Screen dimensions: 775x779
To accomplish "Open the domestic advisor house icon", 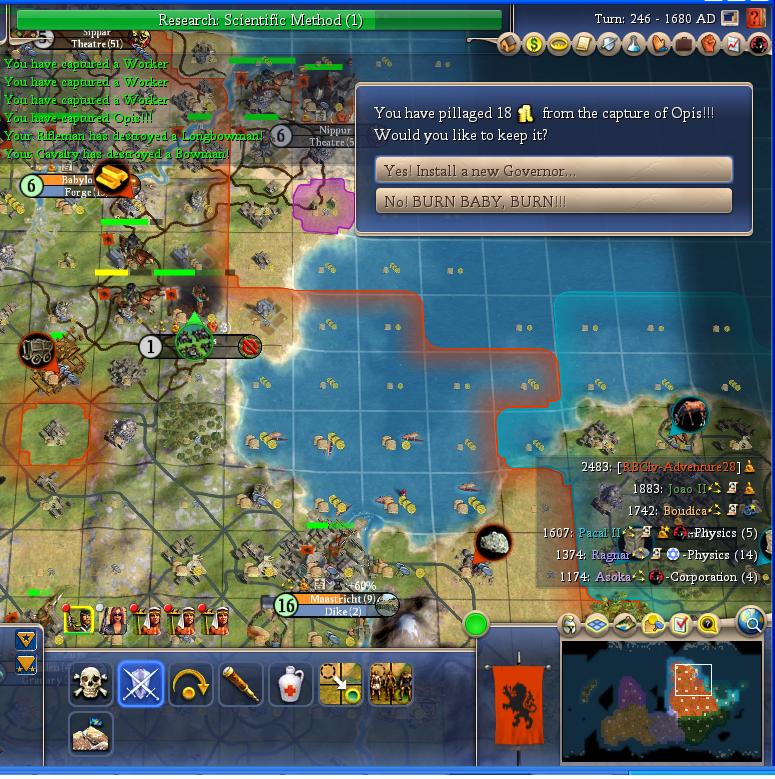I will click(509, 44).
